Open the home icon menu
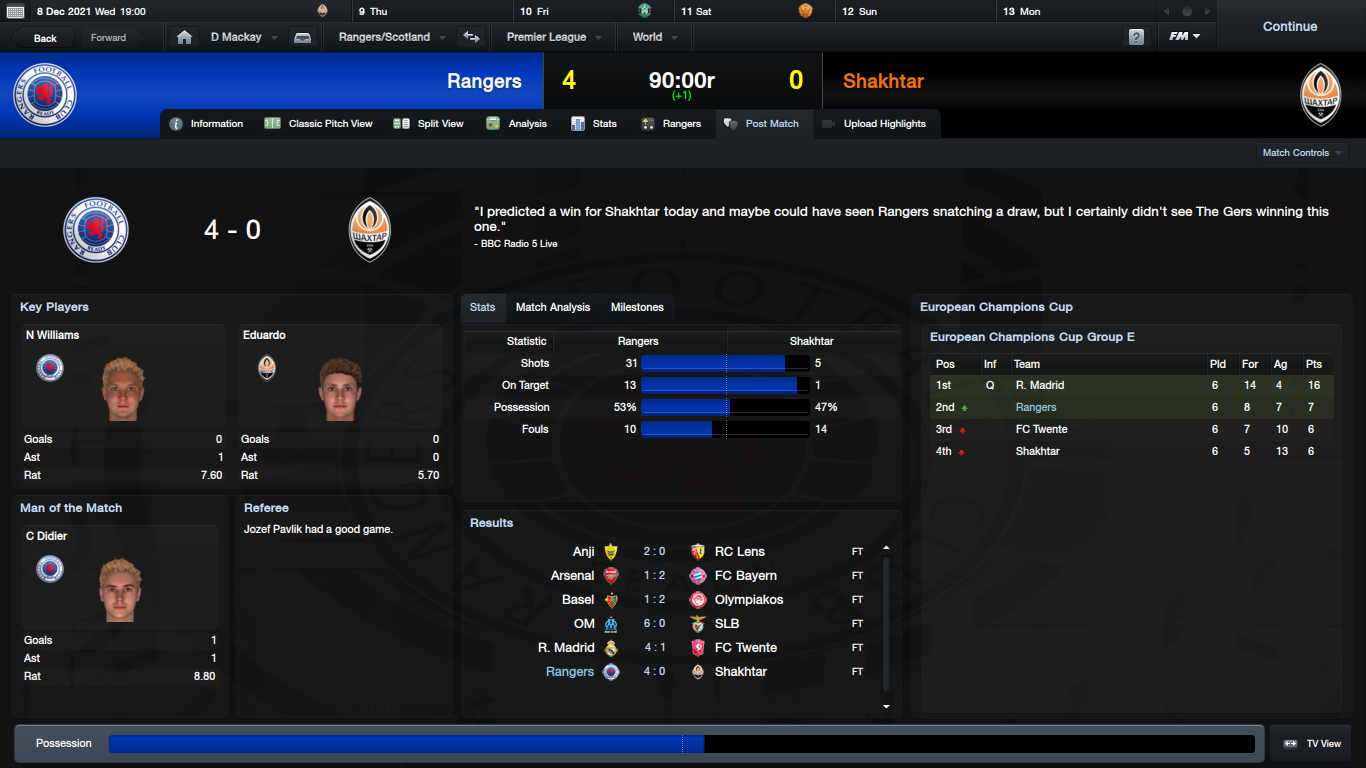Viewport: 1366px width, 768px height. 184,37
